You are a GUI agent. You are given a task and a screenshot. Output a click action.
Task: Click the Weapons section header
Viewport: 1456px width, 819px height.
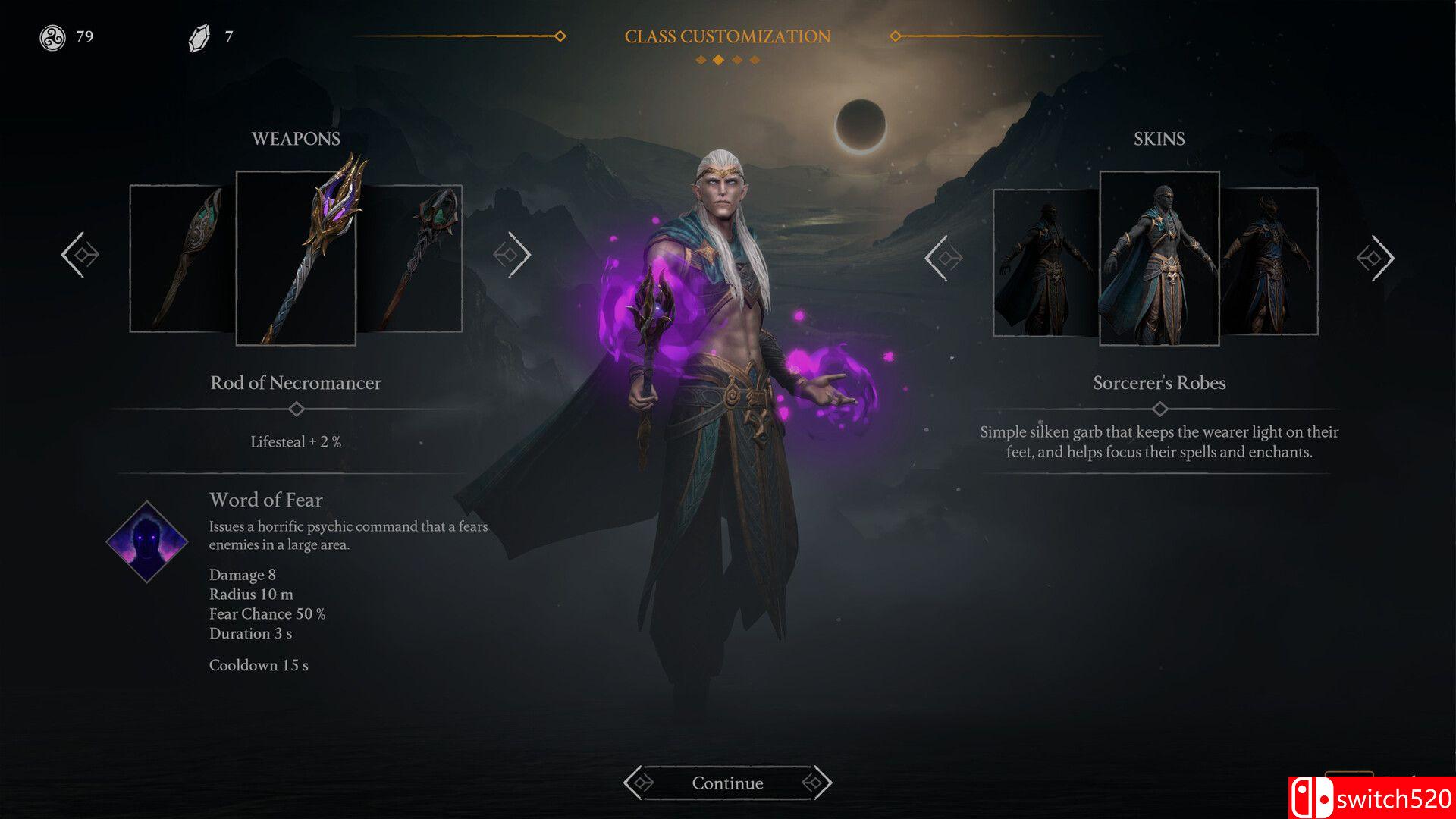[x=296, y=138]
